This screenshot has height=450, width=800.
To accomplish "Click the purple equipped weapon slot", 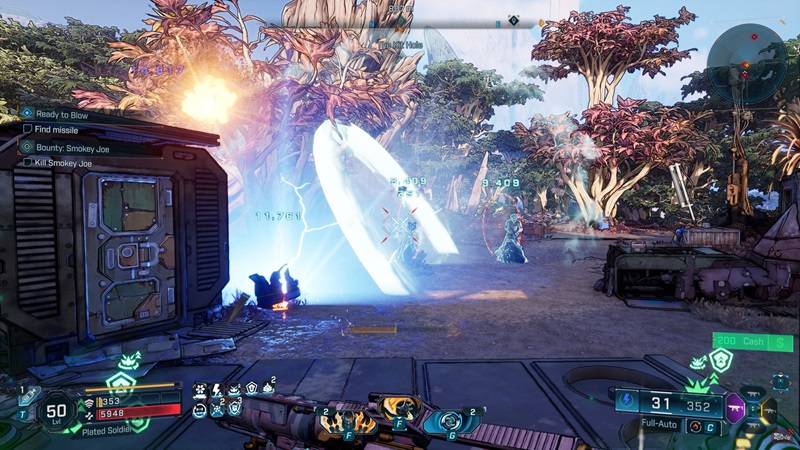I will pyautogui.click(x=734, y=406).
